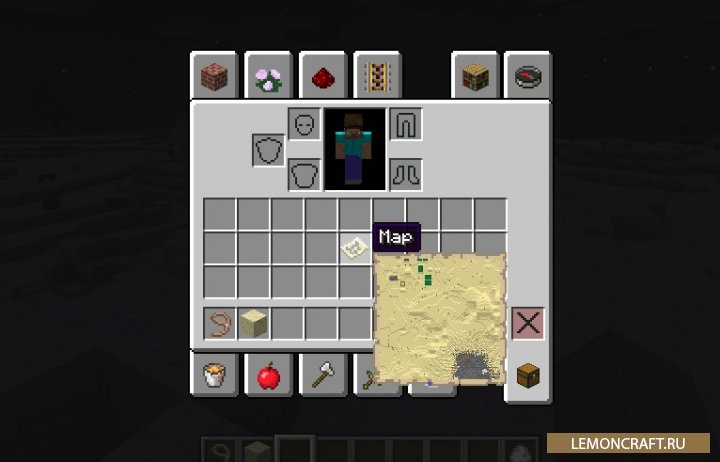This screenshot has width=720, height=462.
Task: Switch to the red apple Foodstuffs tab
Action: 268,376
